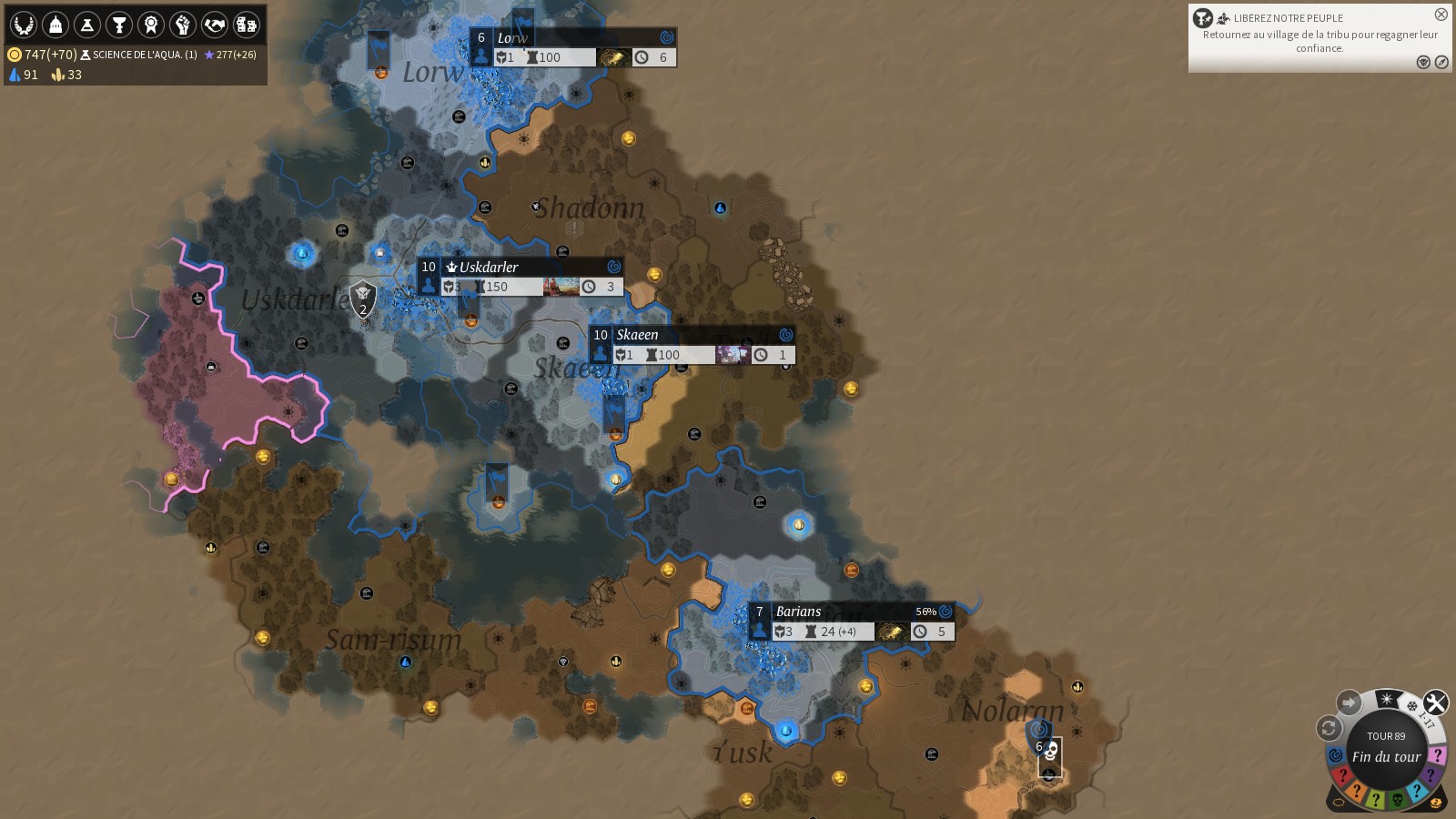Screen dimensions: 1456x819
Task: Open the wrench and screwdriver game menu
Action: (1436, 703)
